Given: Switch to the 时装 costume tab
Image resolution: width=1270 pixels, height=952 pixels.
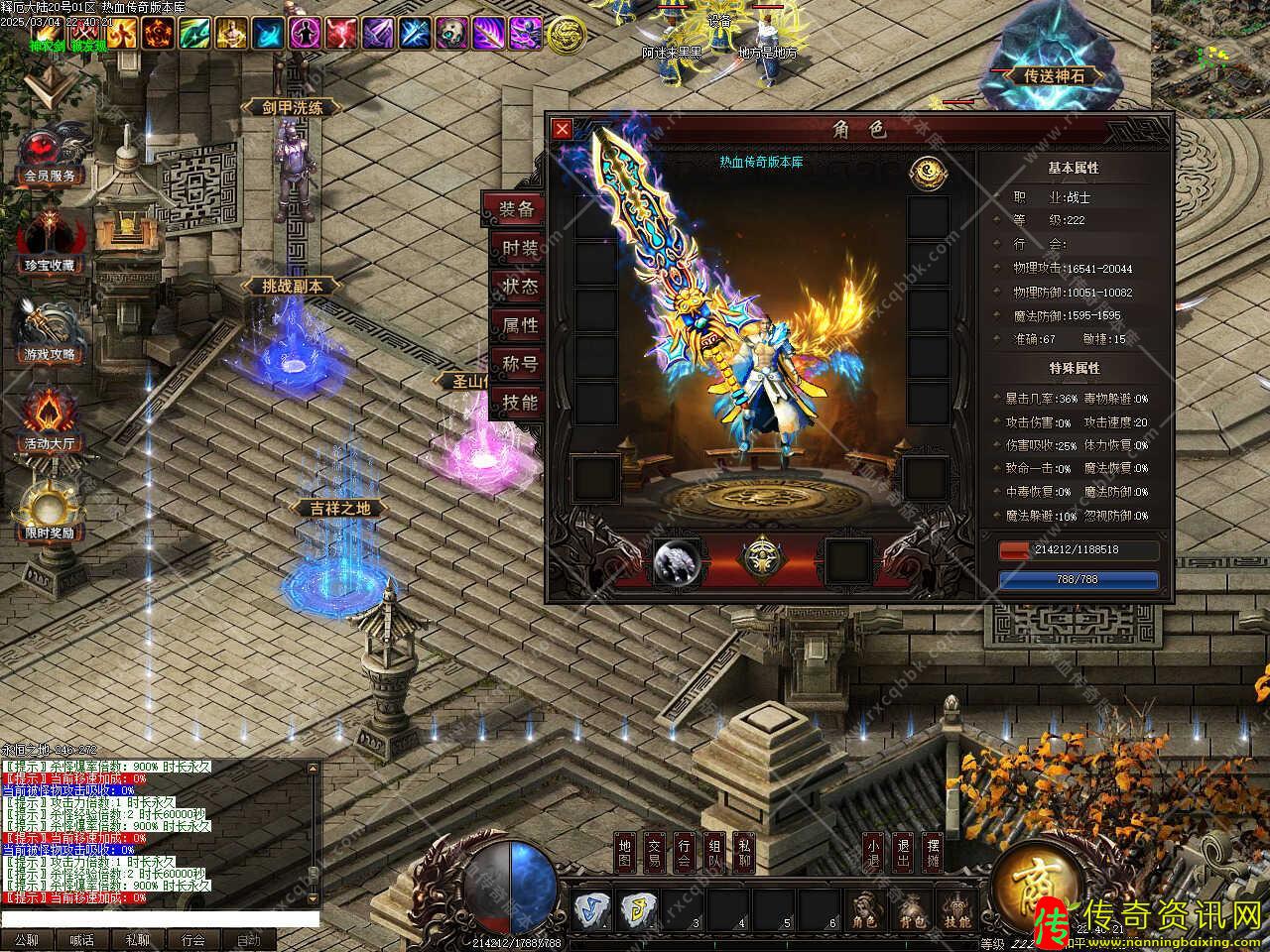Looking at the screenshot, I should [518, 248].
